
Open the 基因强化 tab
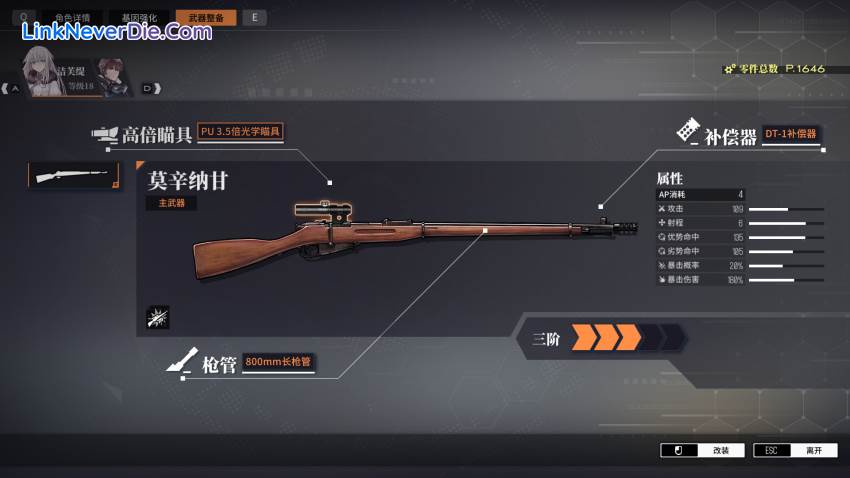139,17
